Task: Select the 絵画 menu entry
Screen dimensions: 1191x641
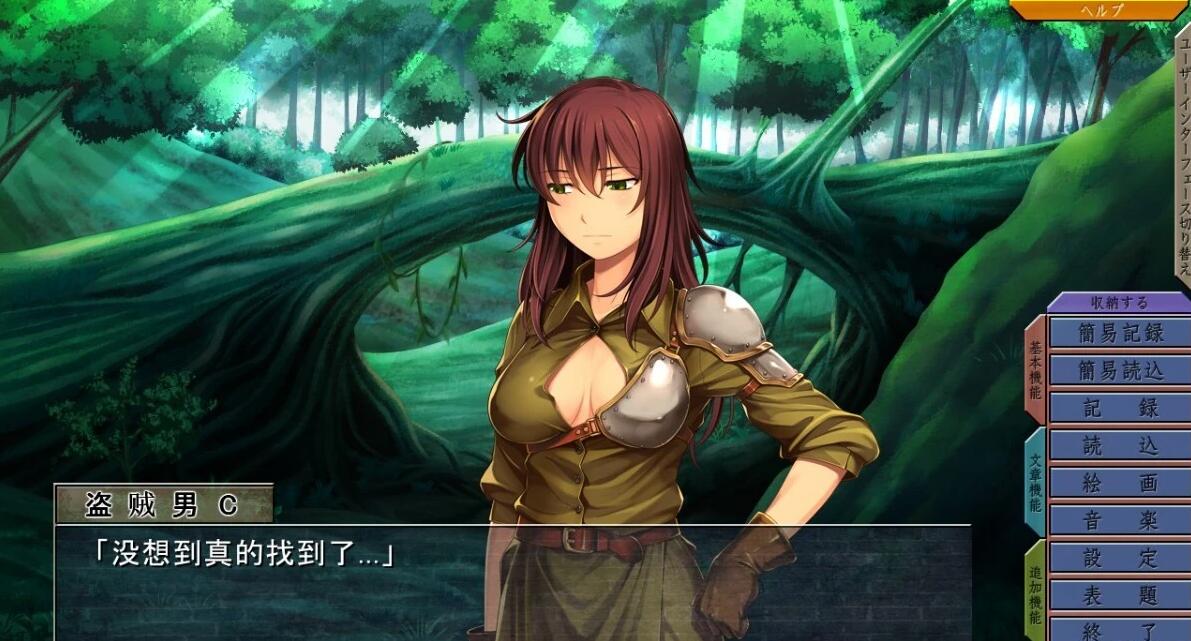Action: click(1120, 483)
